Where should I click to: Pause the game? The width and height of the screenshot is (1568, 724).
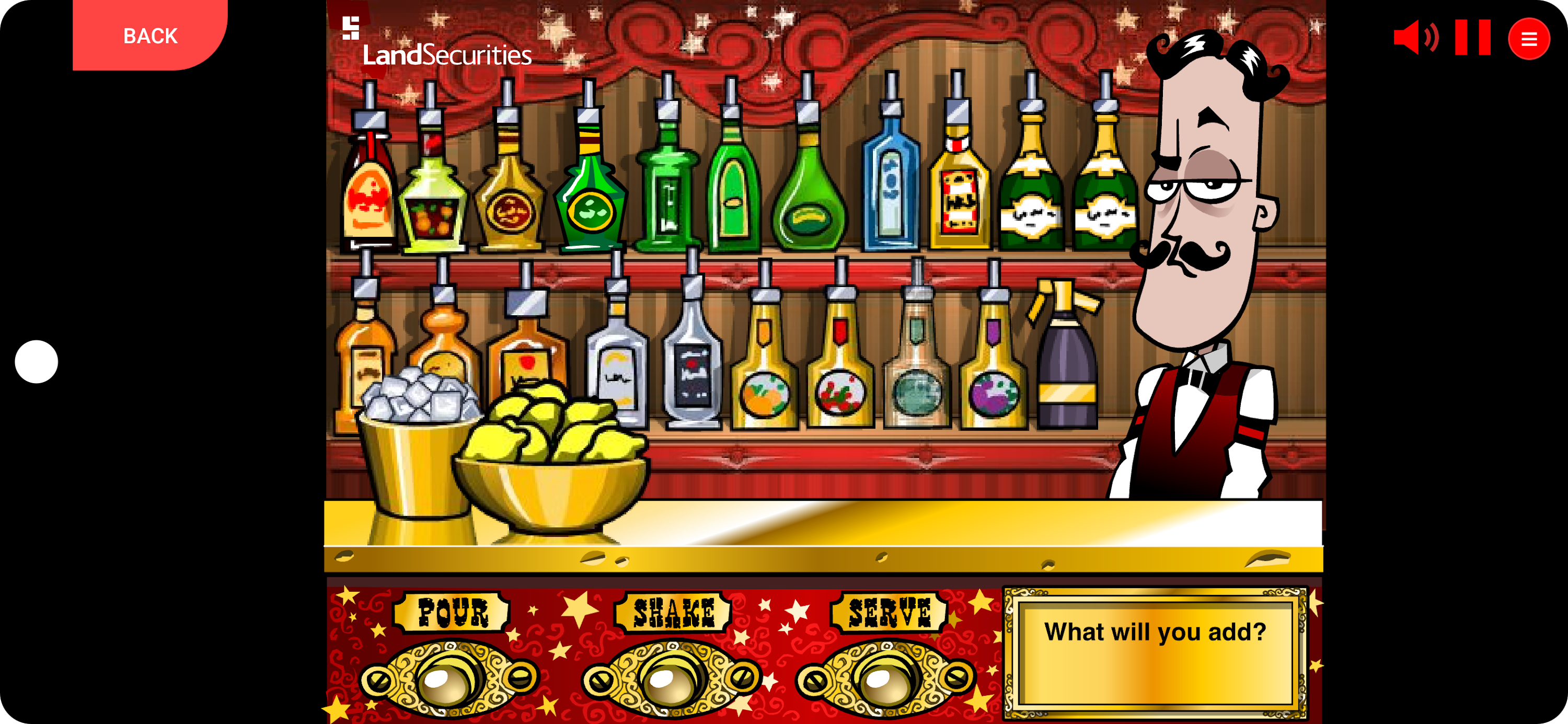tap(1472, 38)
